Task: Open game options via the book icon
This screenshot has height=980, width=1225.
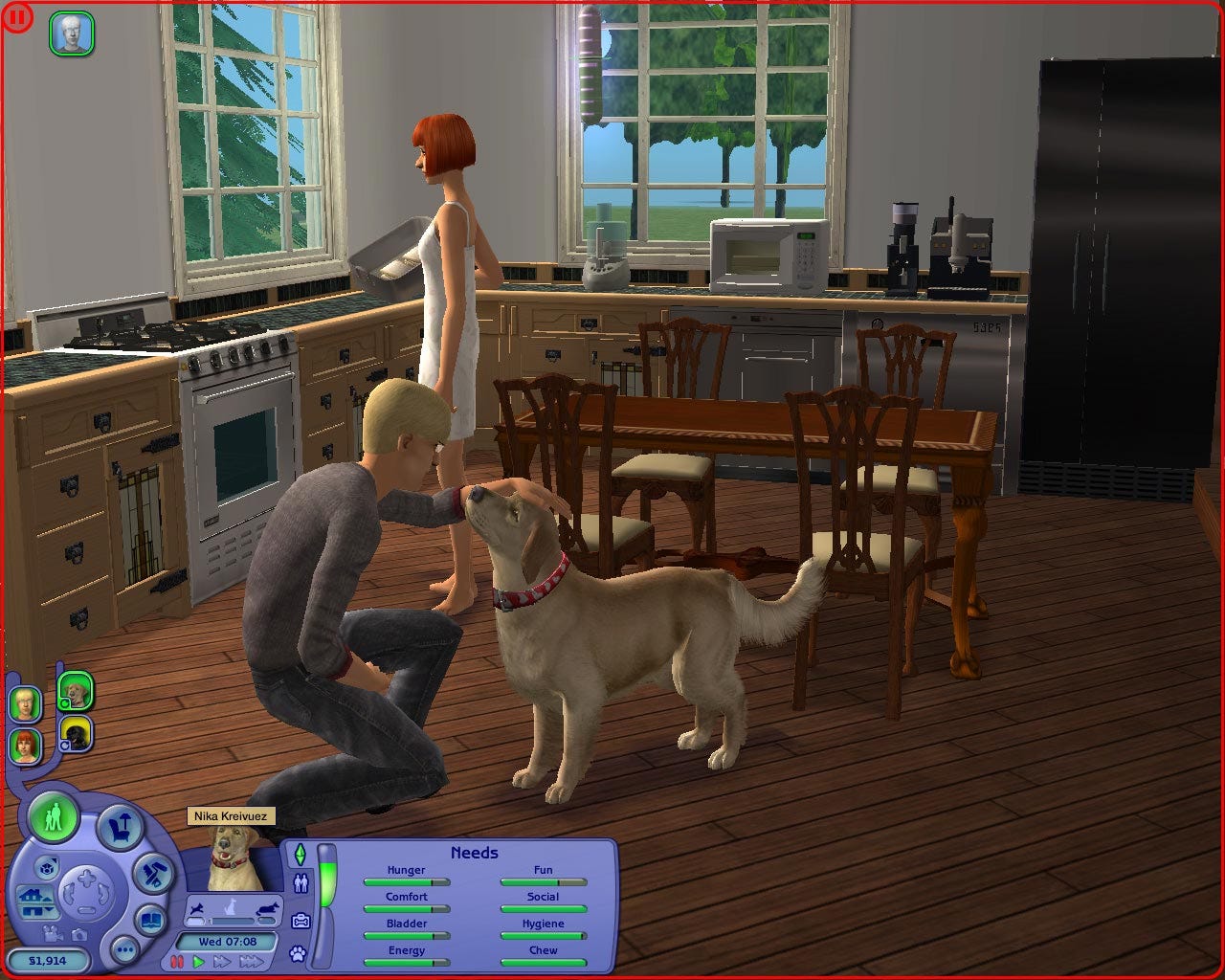Action: [x=150, y=922]
